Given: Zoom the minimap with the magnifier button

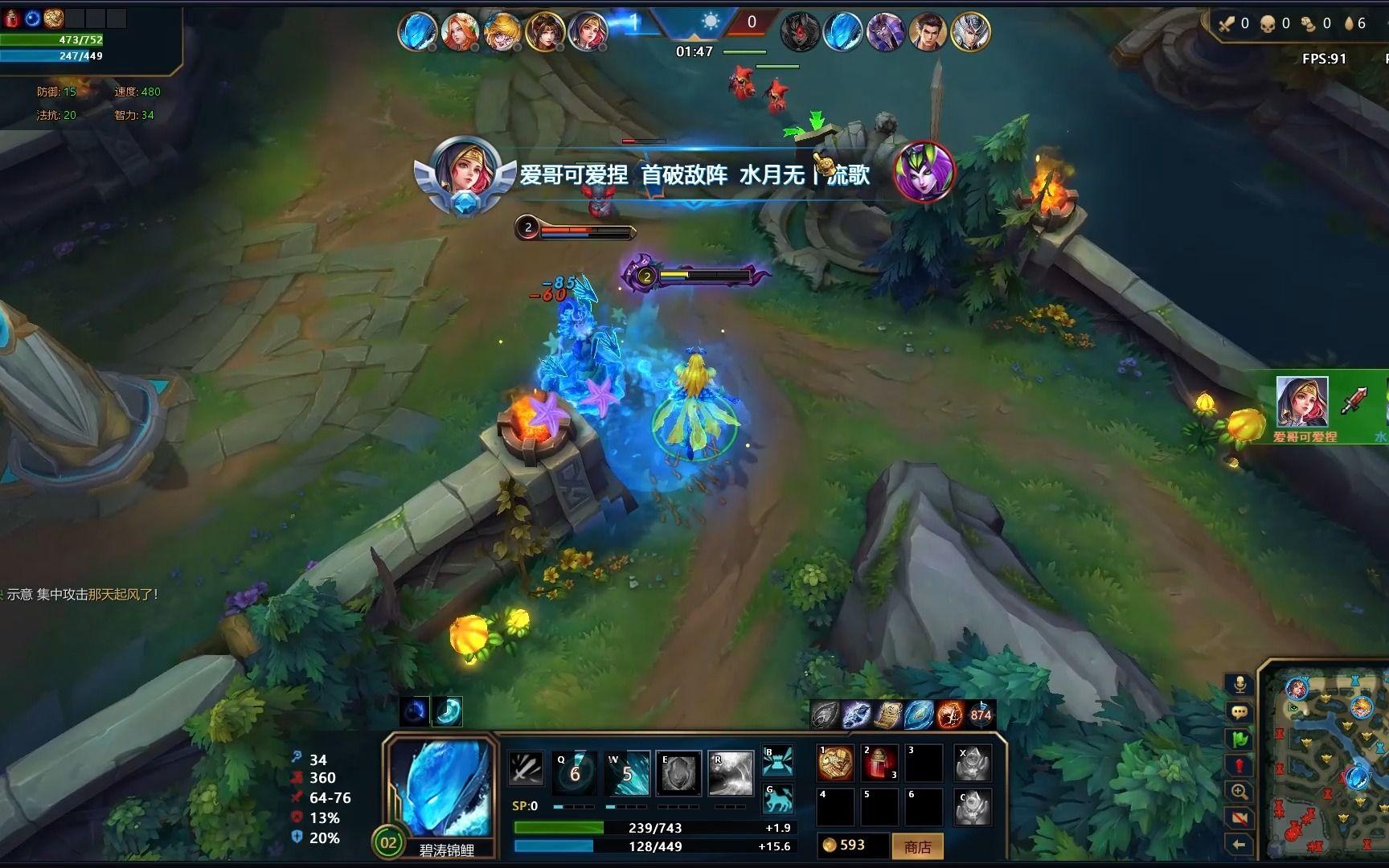Looking at the screenshot, I should [x=1239, y=792].
